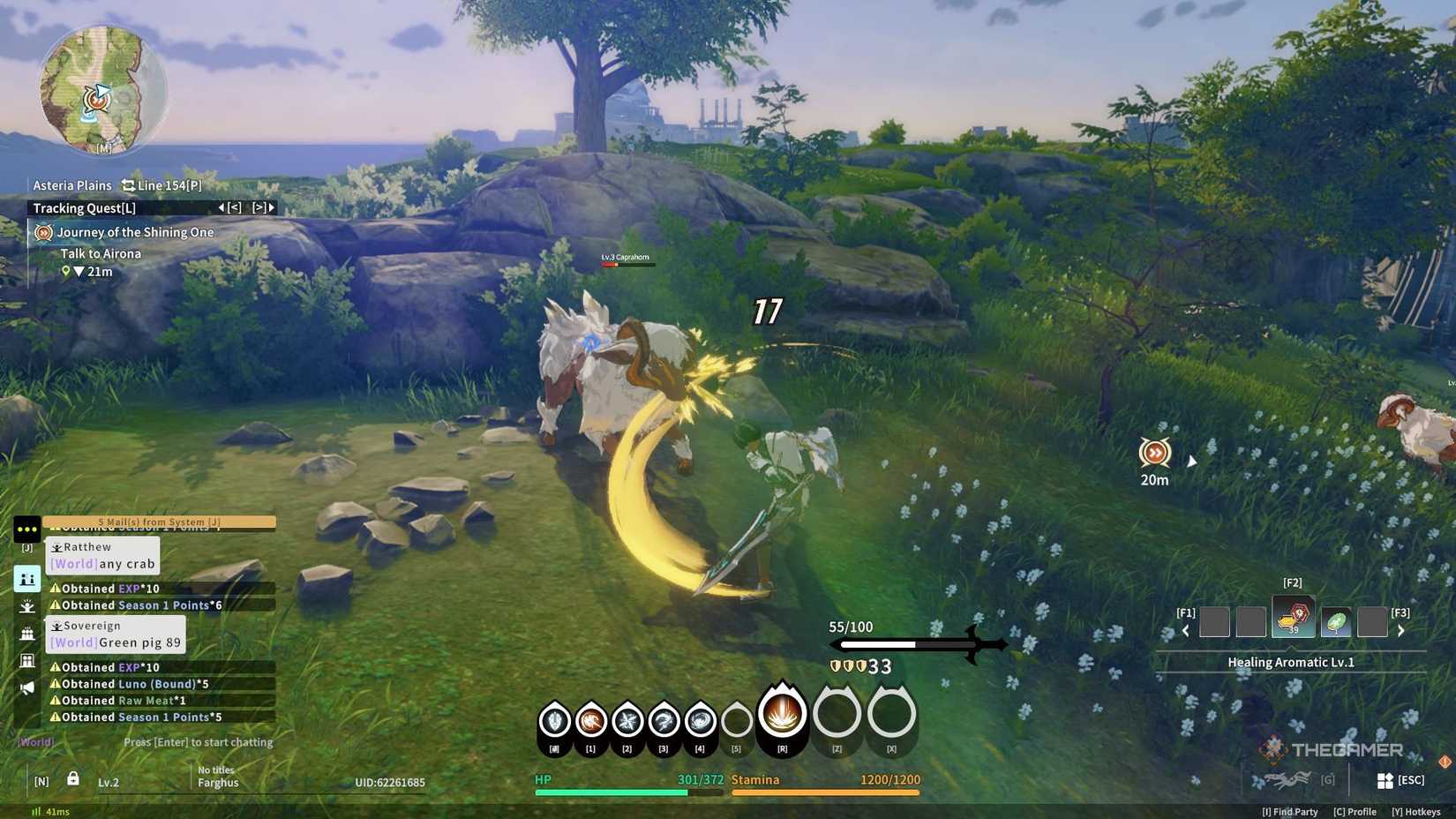Image resolution: width=1456 pixels, height=819 pixels.
Task: Open the Profile screen
Action: pos(1355,812)
